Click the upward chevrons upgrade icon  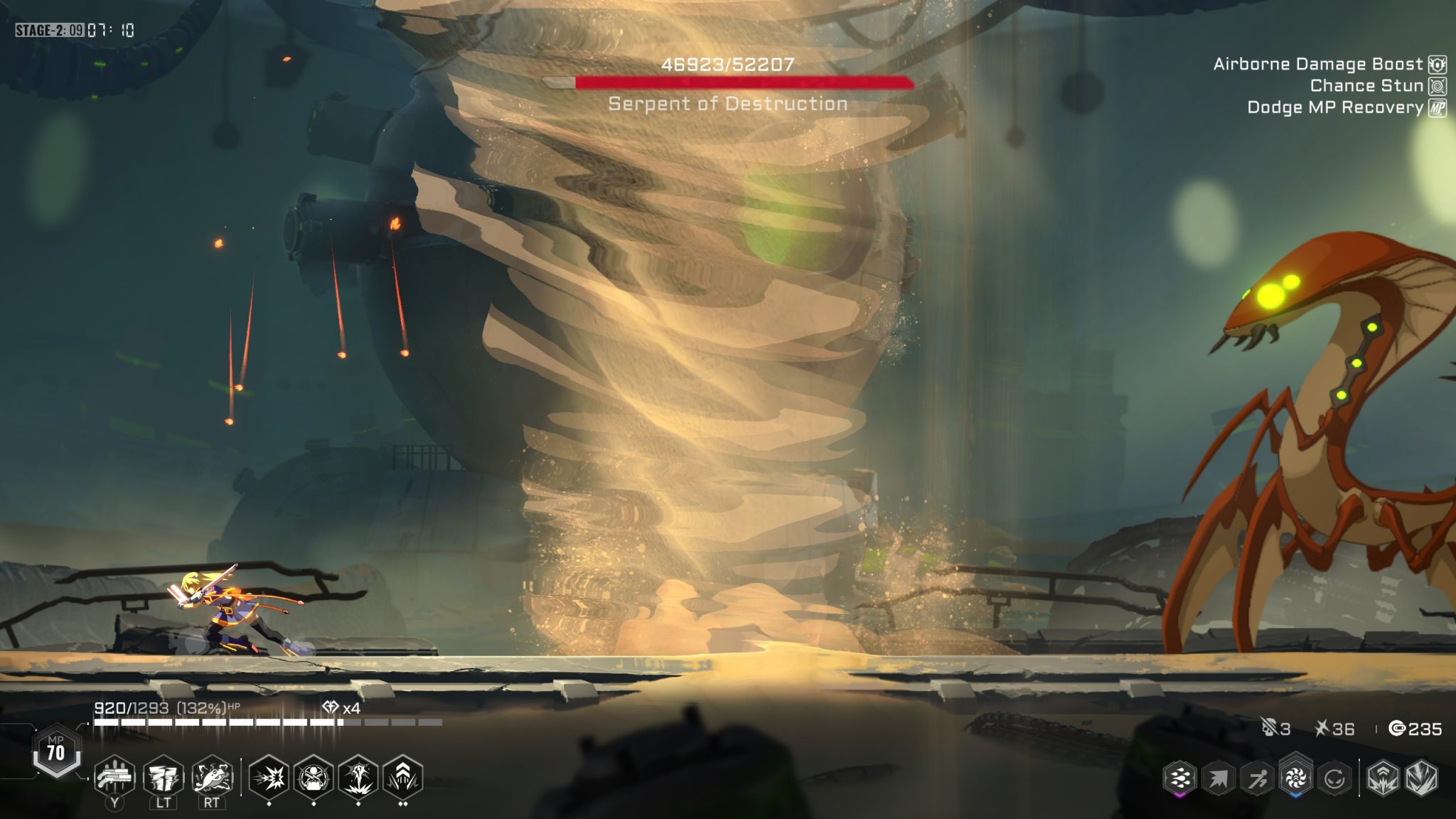point(403,777)
